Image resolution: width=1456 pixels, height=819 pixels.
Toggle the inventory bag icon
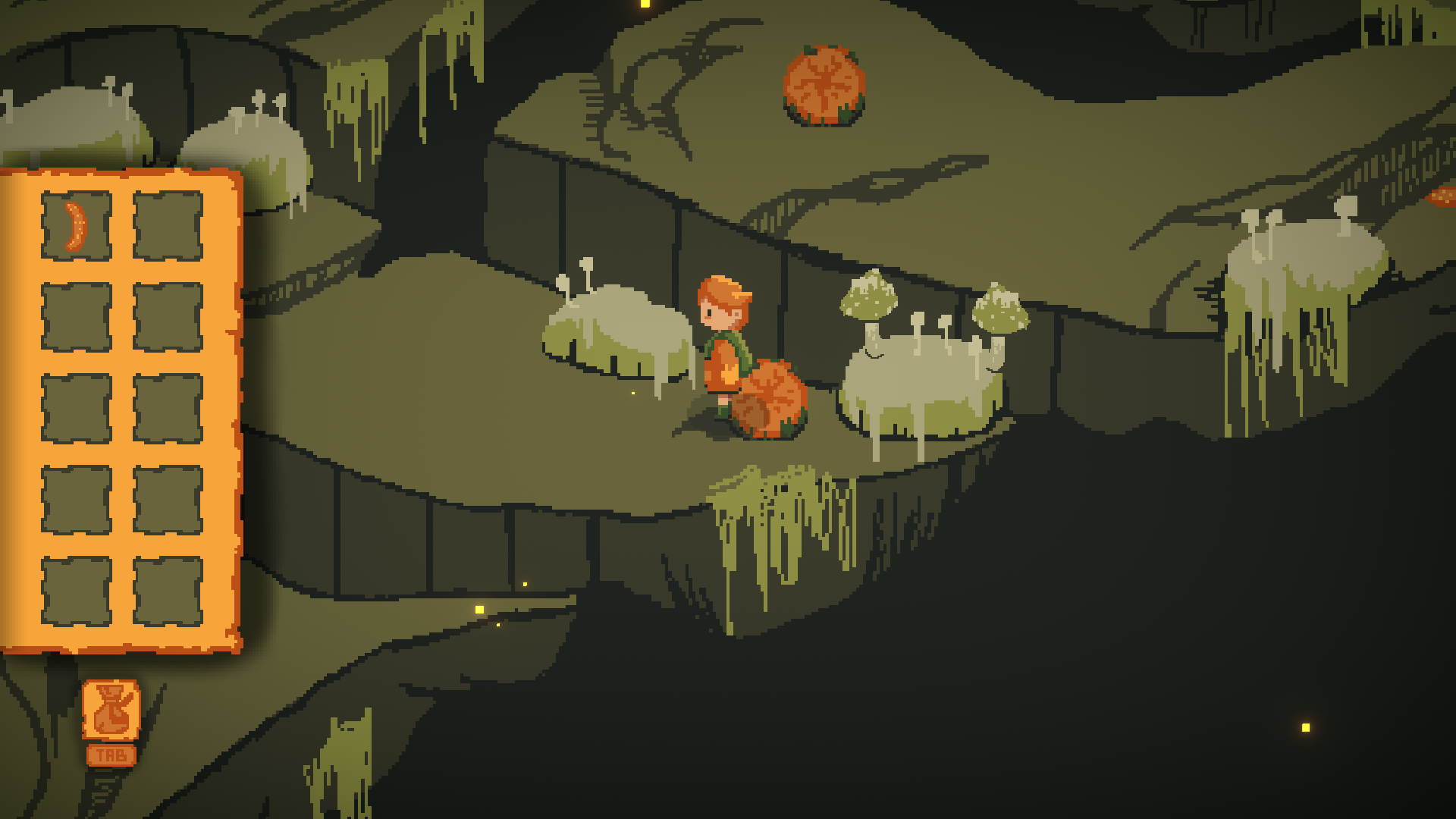111,710
